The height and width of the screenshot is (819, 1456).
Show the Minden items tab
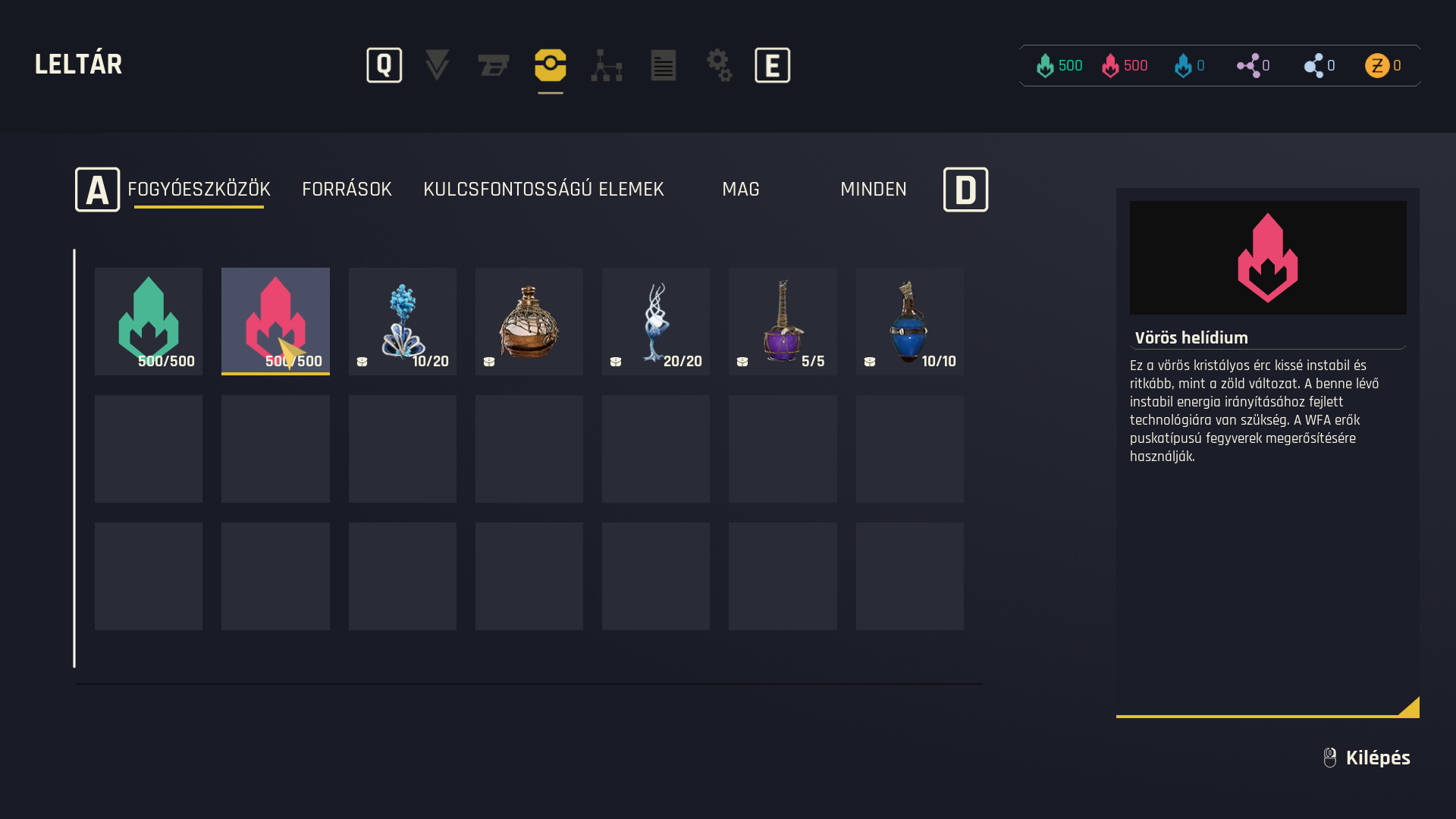coord(873,190)
